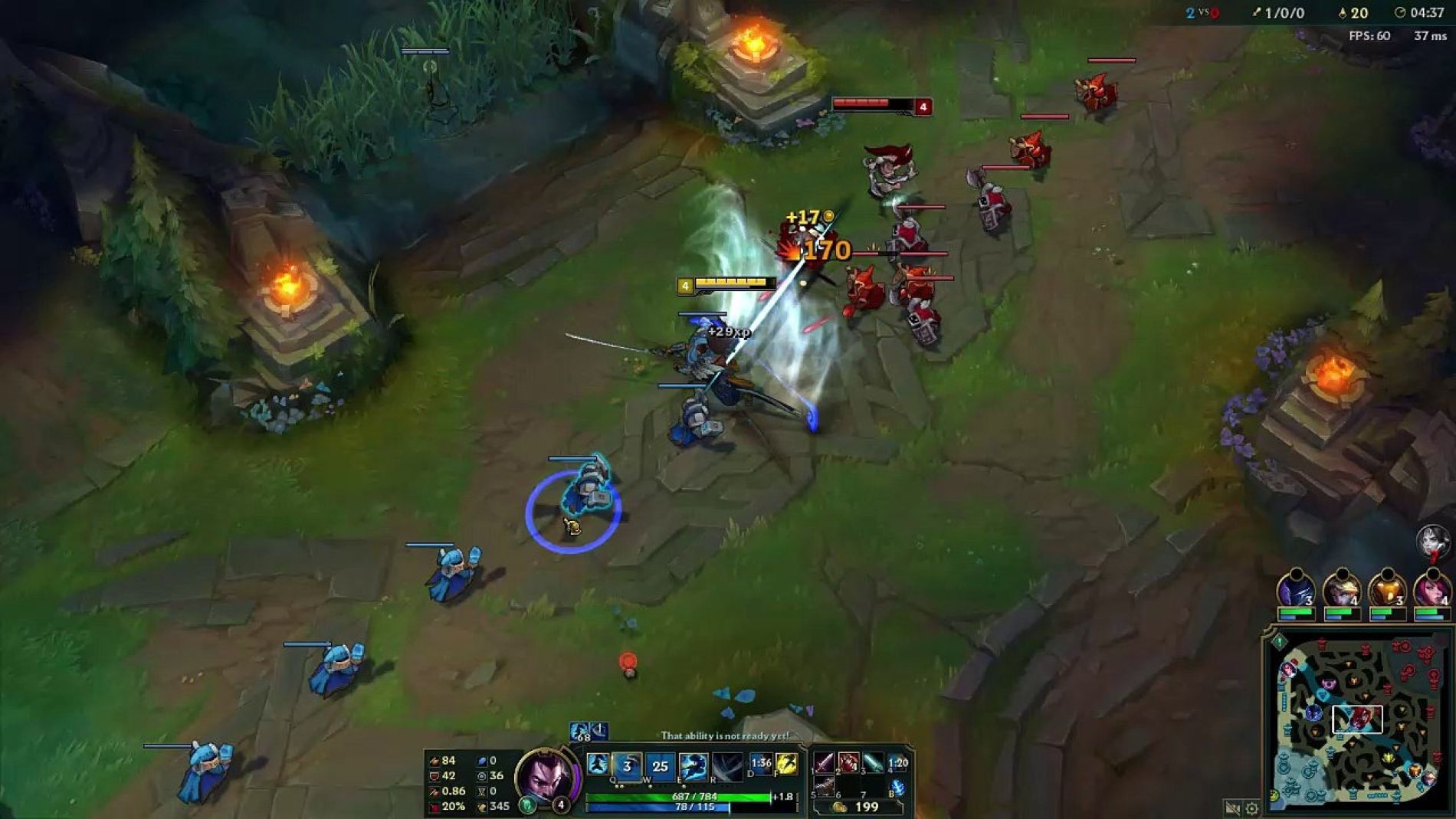
Task: Click the health potion in item slot 2
Action: [848, 763]
